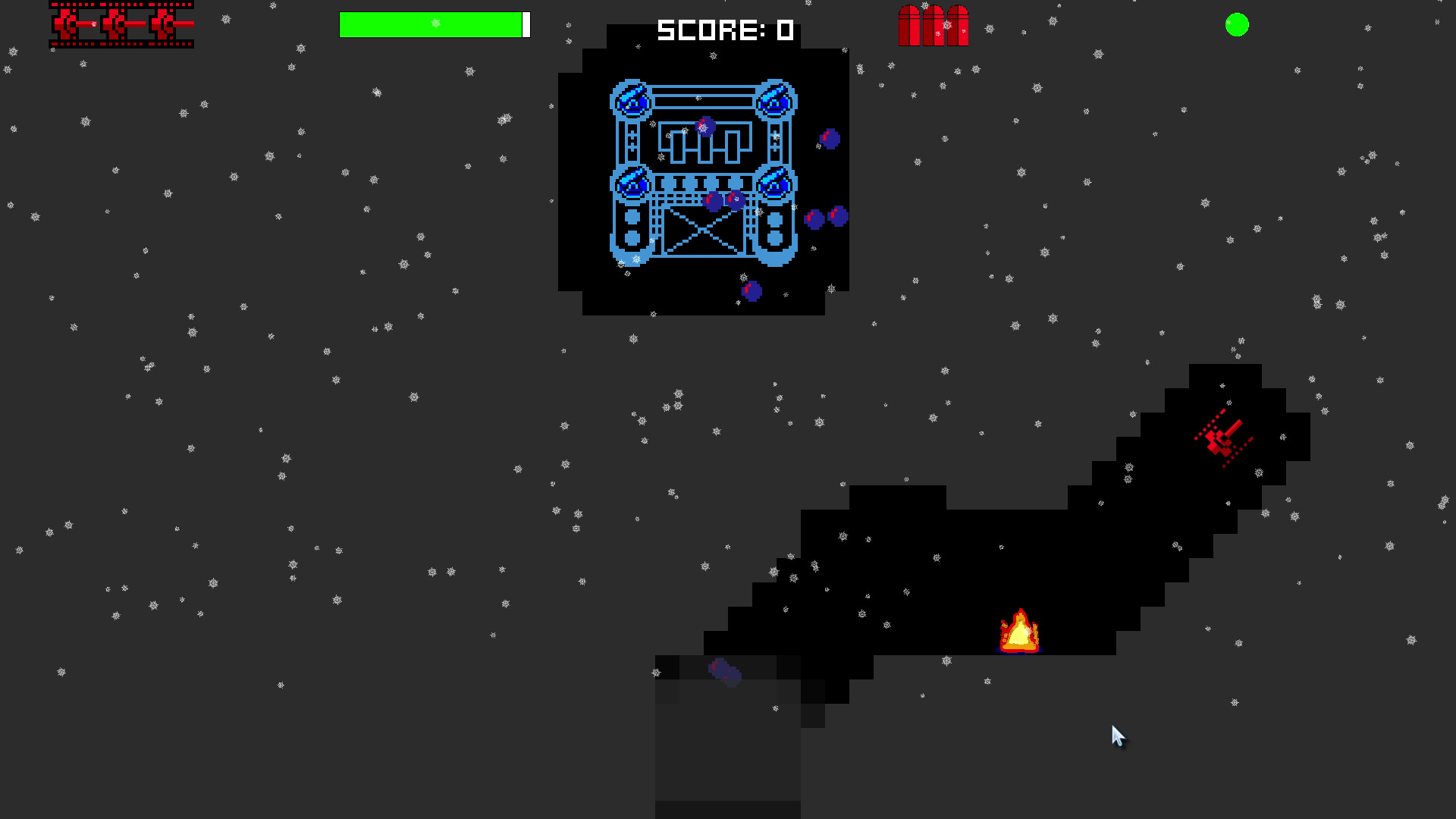Click the green health bar
The height and width of the screenshot is (819, 1456).
point(430,24)
